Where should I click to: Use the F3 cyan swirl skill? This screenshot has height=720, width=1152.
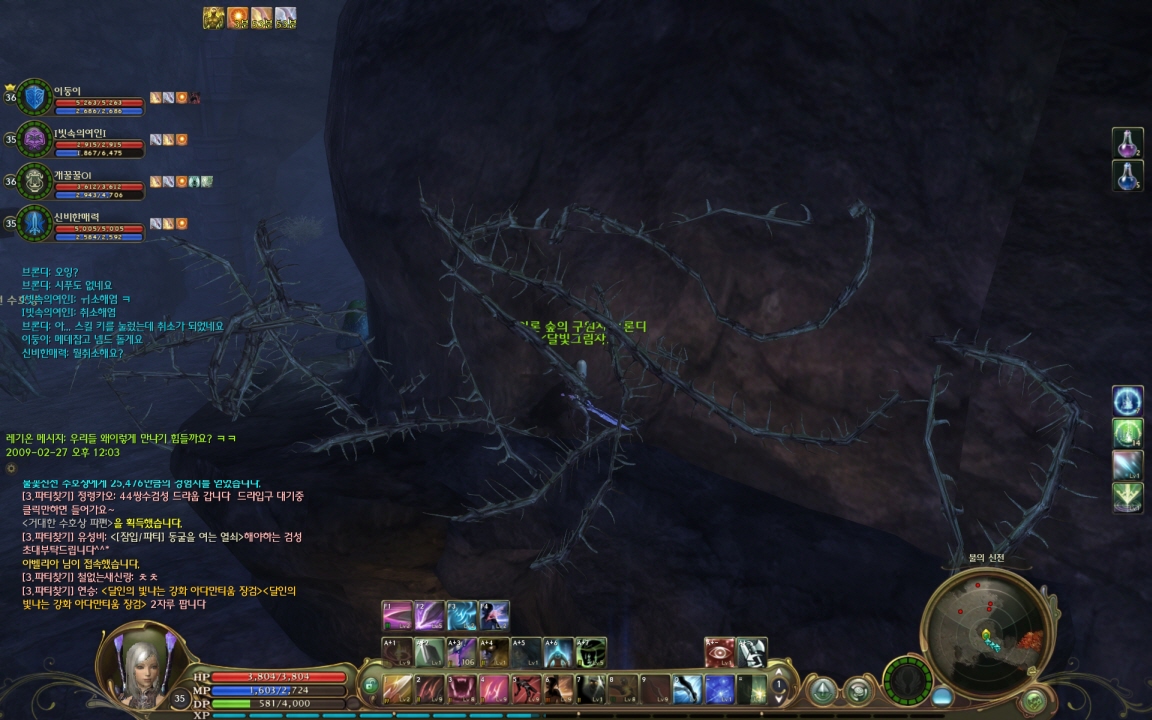(461, 615)
